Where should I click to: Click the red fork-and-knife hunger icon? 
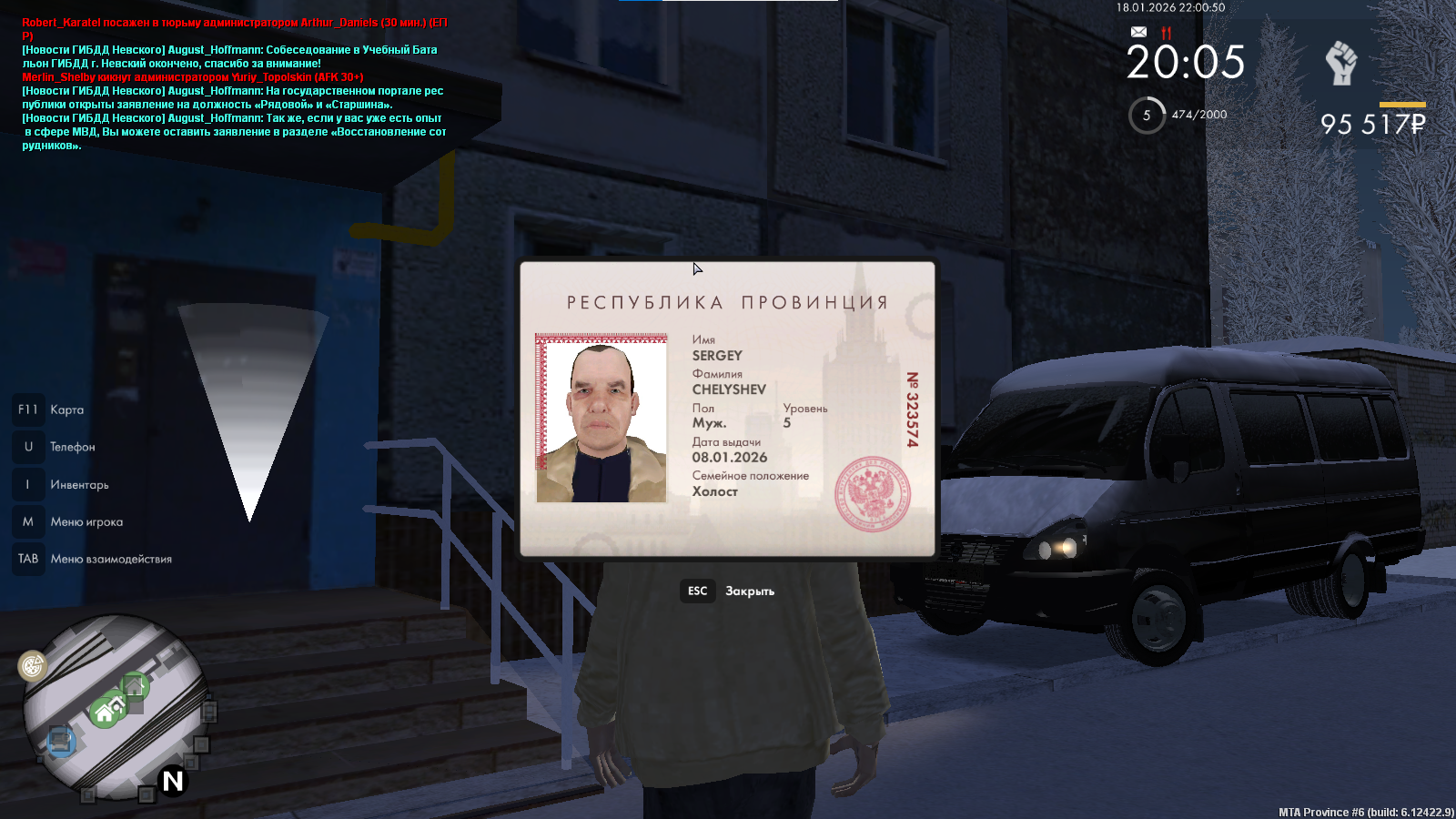pos(1167,32)
